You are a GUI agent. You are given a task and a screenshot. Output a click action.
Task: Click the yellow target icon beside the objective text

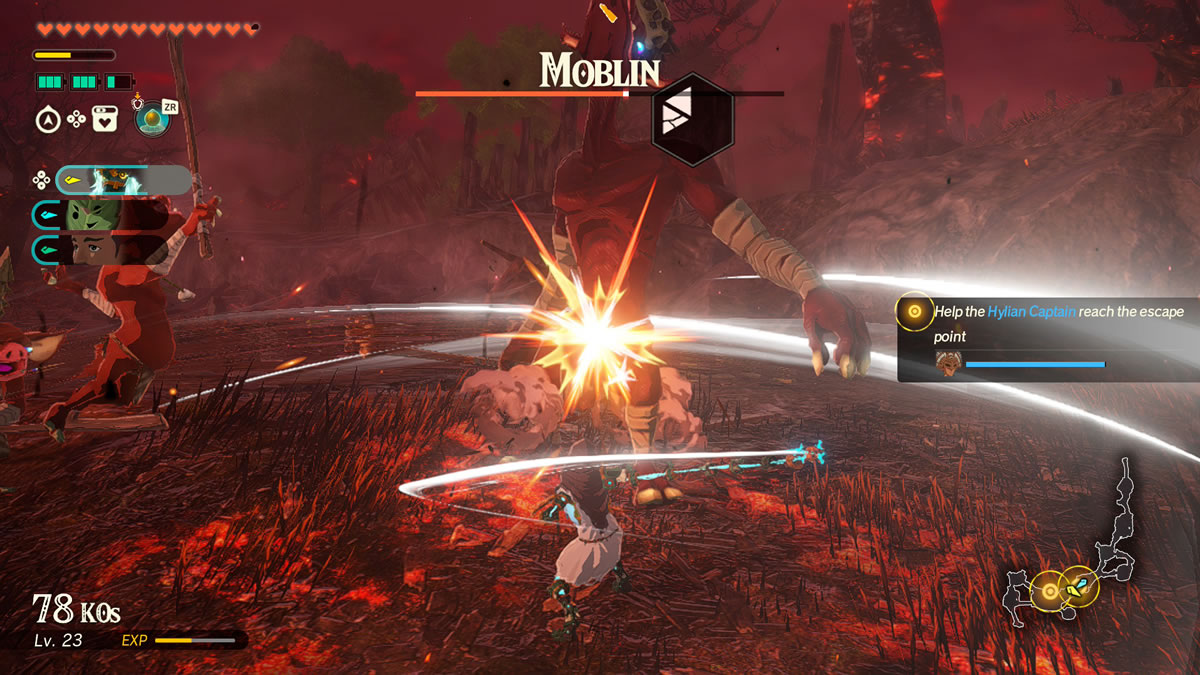914,313
